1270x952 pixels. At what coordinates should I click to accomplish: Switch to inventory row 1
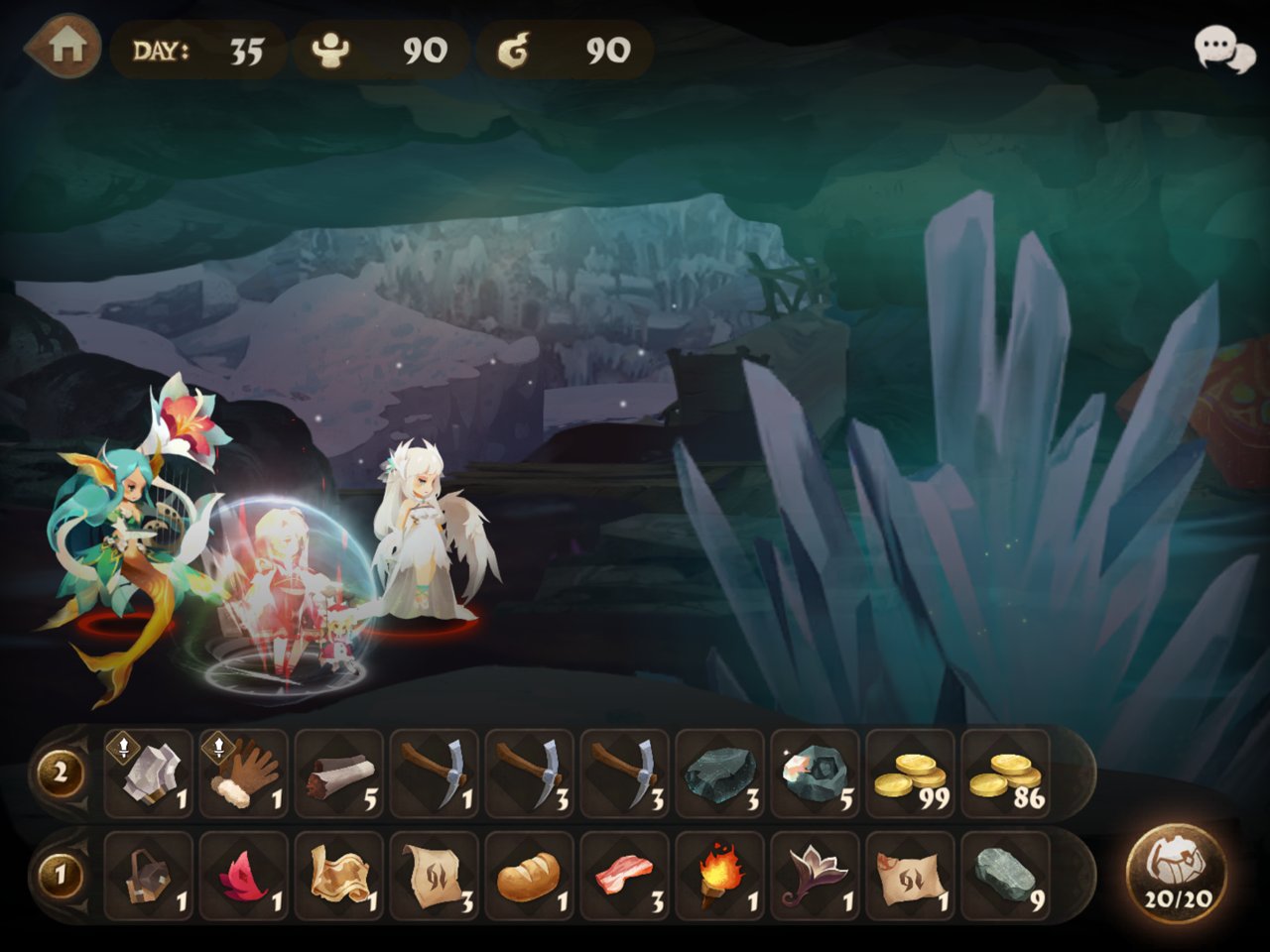point(60,876)
